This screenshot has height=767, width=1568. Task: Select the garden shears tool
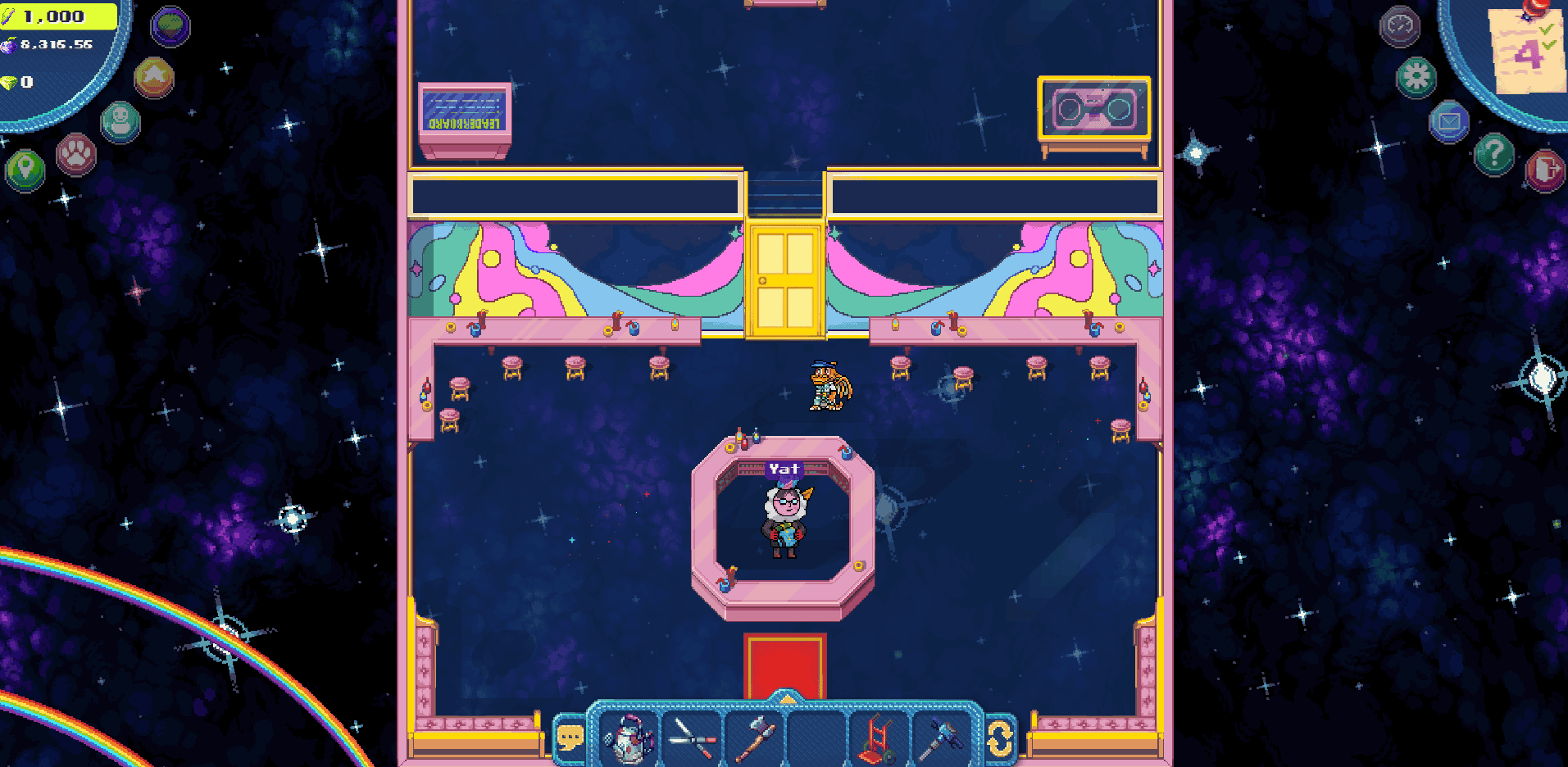(693, 737)
